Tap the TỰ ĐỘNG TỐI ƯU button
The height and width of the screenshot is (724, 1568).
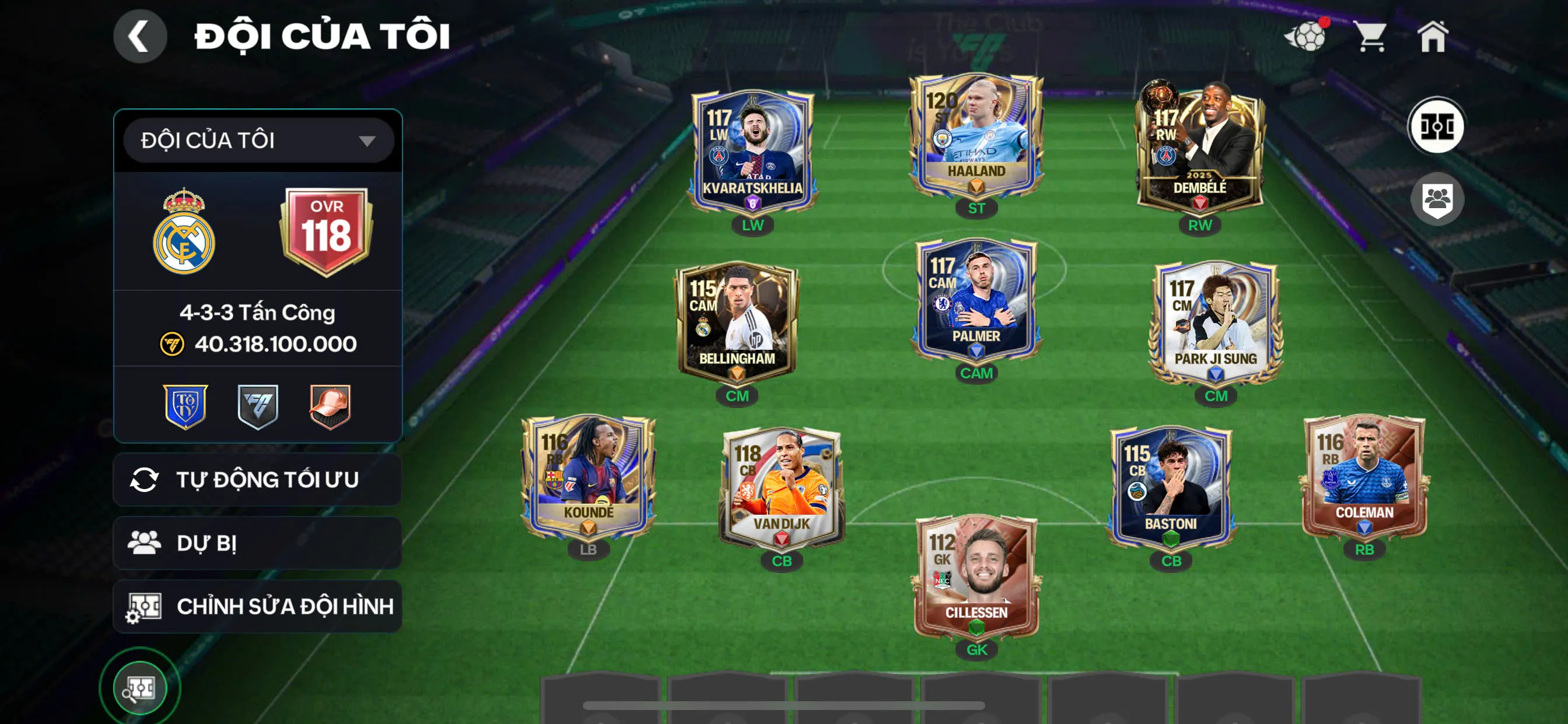[x=257, y=479]
